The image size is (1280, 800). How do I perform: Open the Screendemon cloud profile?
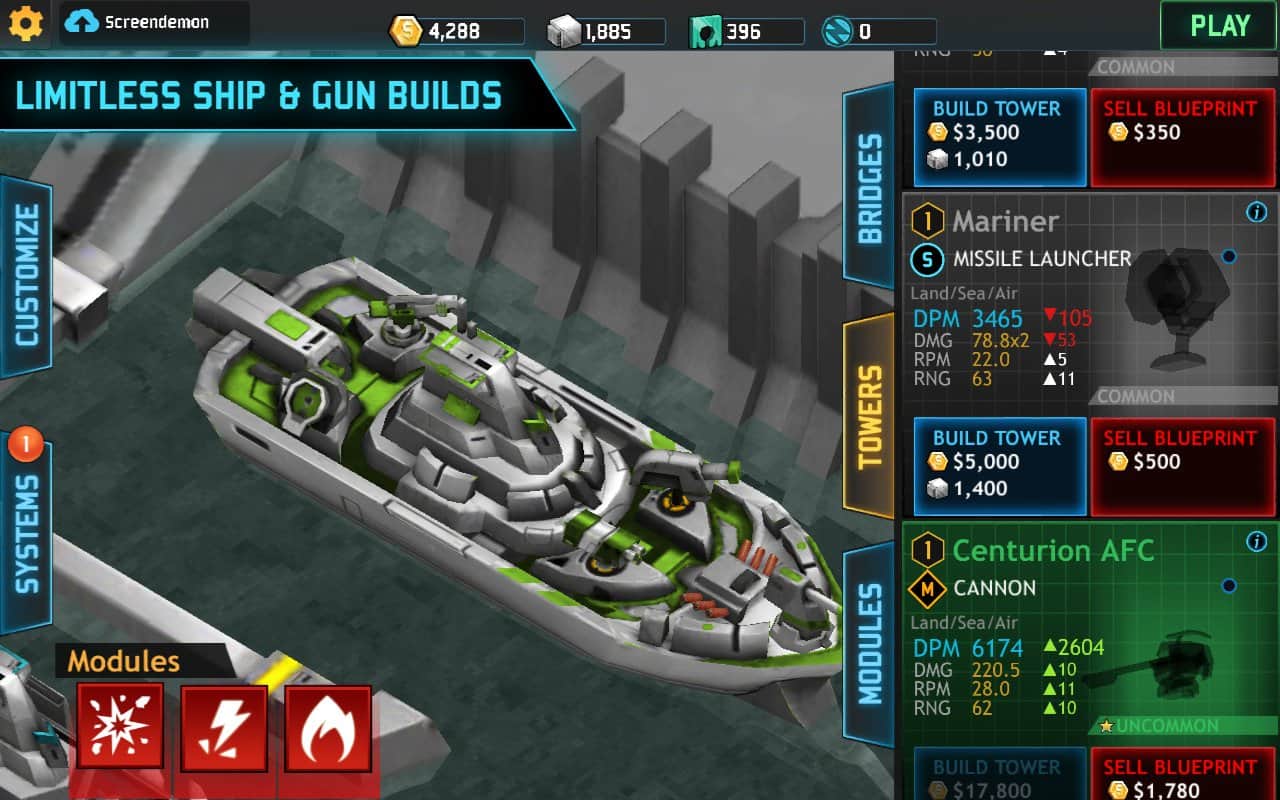154,22
